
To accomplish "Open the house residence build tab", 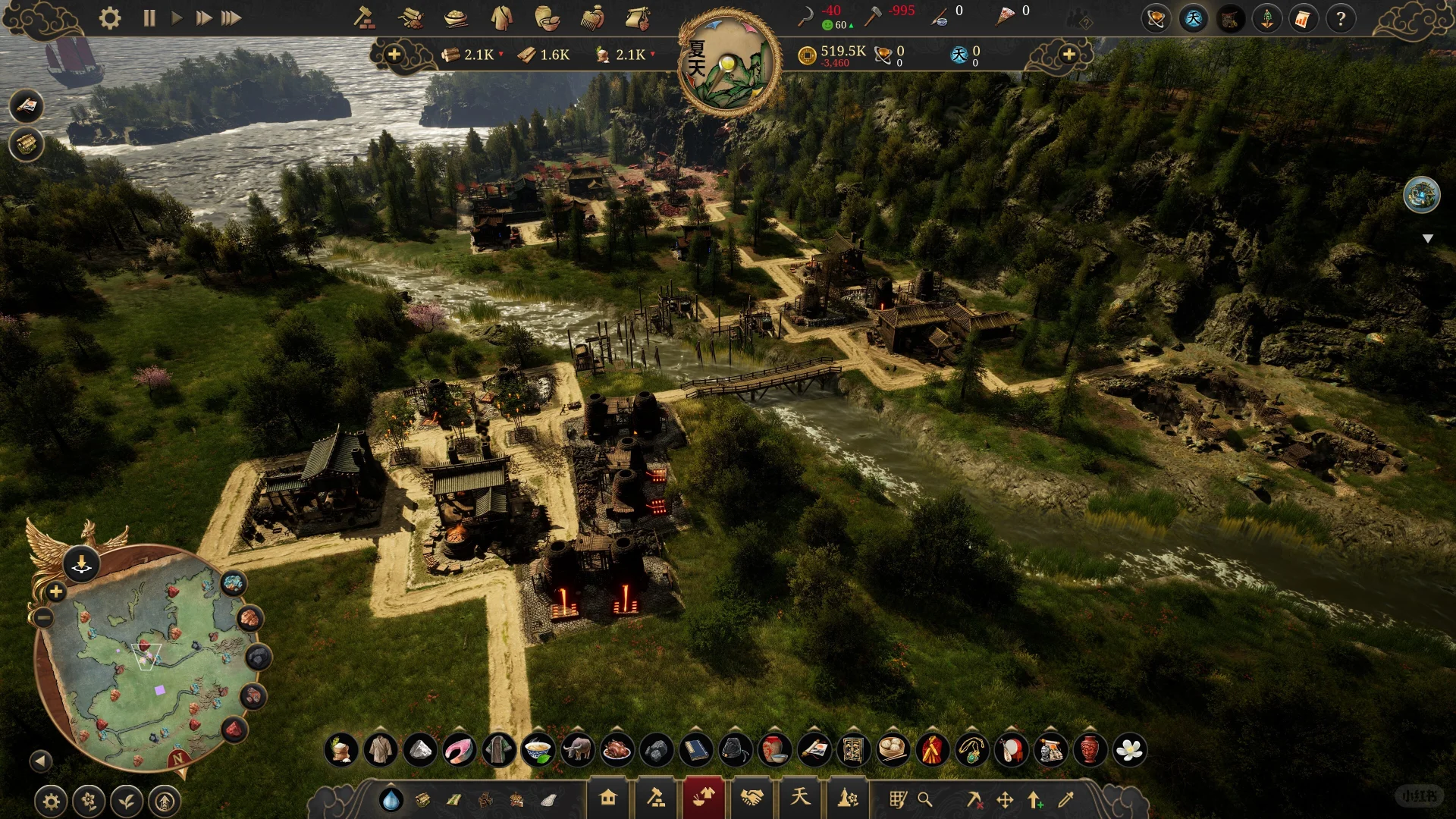I will [607, 798].
